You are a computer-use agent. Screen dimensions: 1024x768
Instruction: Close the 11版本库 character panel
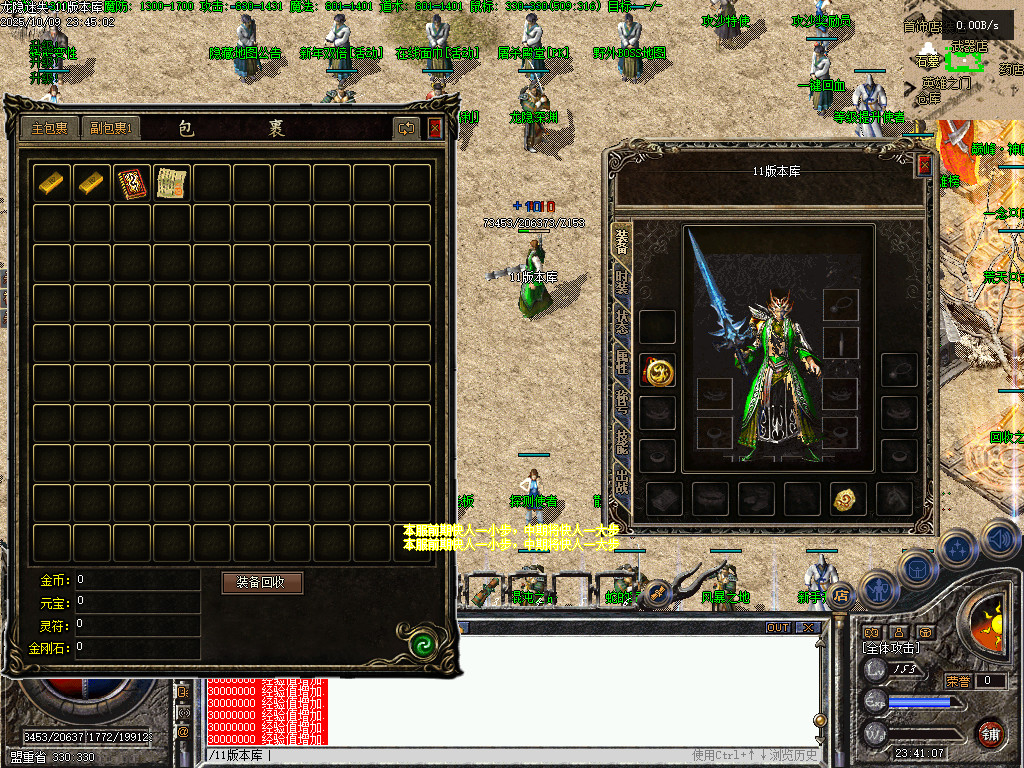coord(924,166)
